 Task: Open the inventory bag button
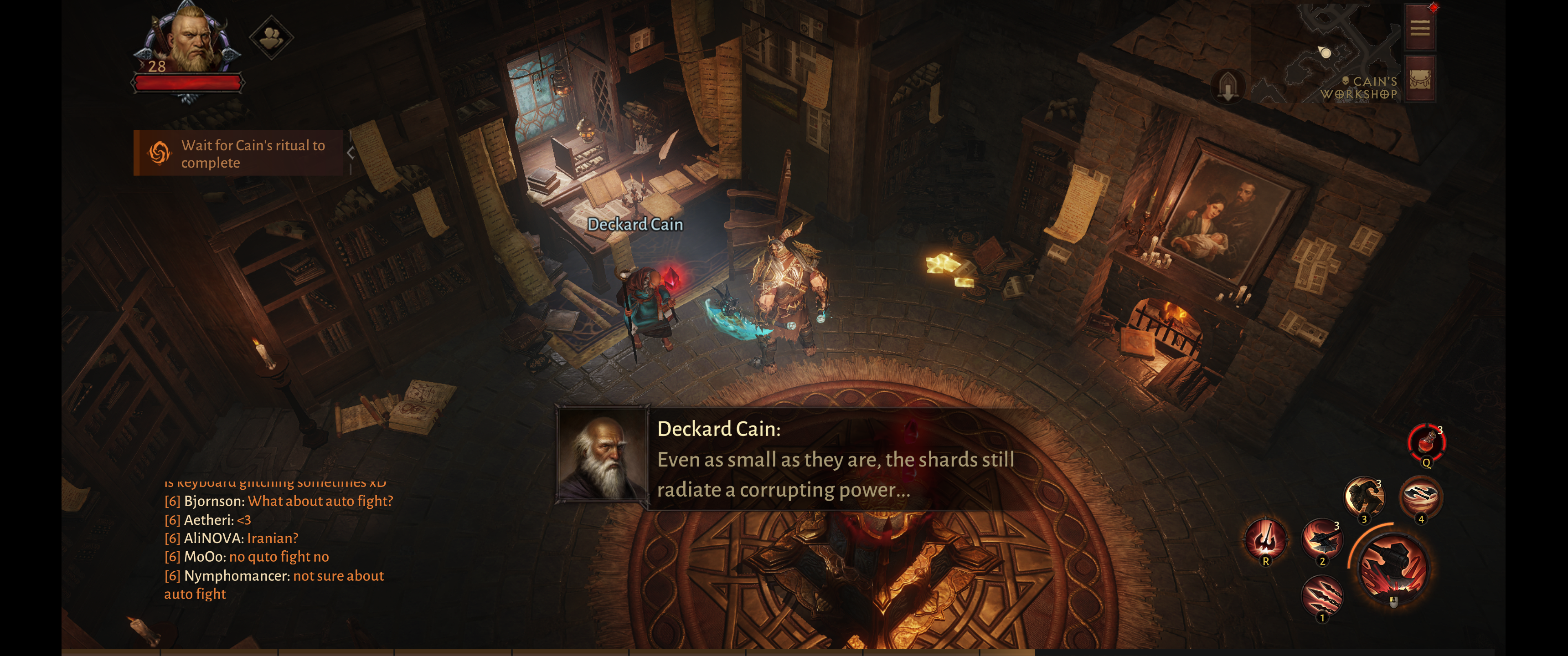coord(1419,80)
